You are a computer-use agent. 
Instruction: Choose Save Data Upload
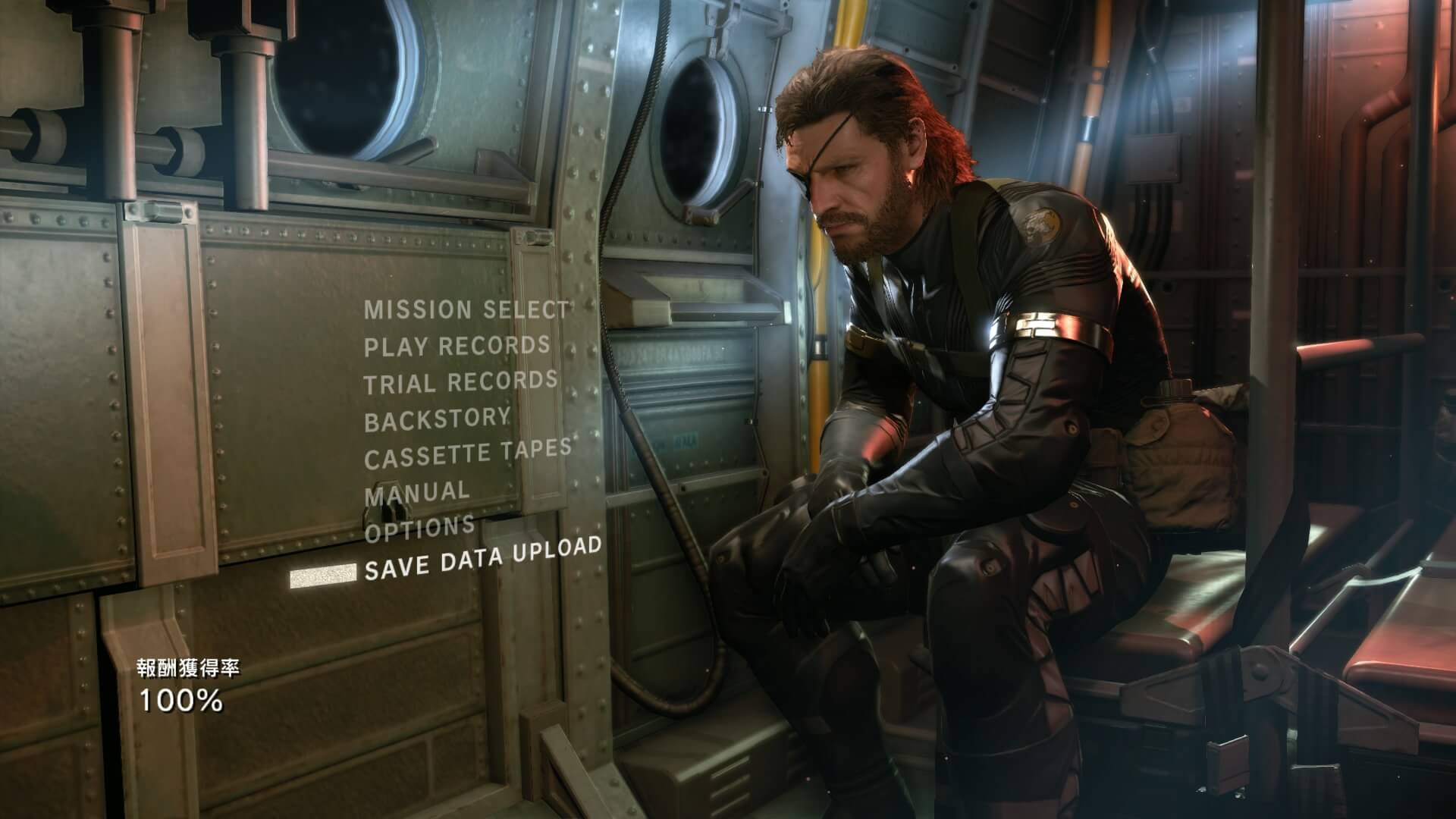pos(483,558)
